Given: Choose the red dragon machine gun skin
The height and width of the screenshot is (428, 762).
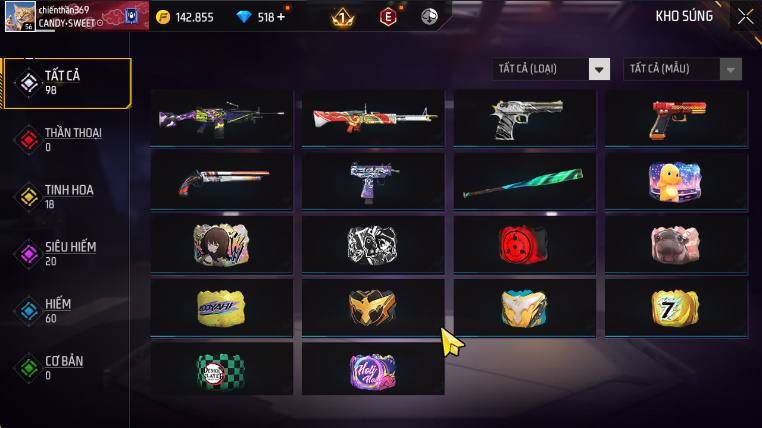Looking at the screenshot, I should coord(373,119).
